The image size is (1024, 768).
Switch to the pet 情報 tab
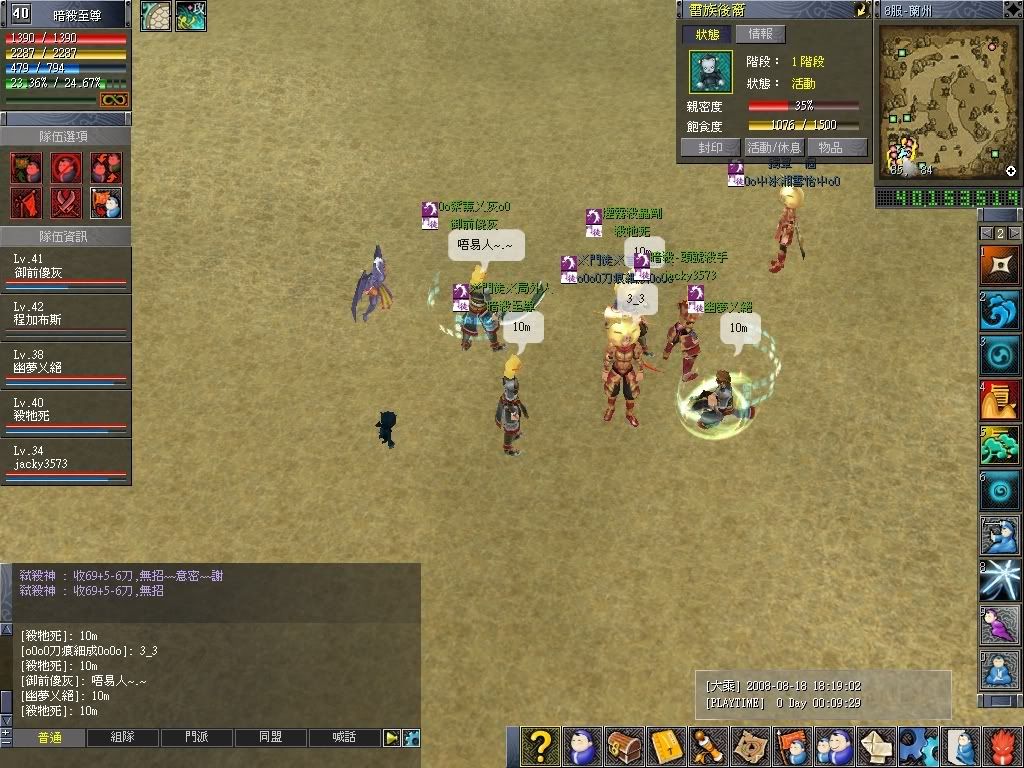tap(760, 34)
